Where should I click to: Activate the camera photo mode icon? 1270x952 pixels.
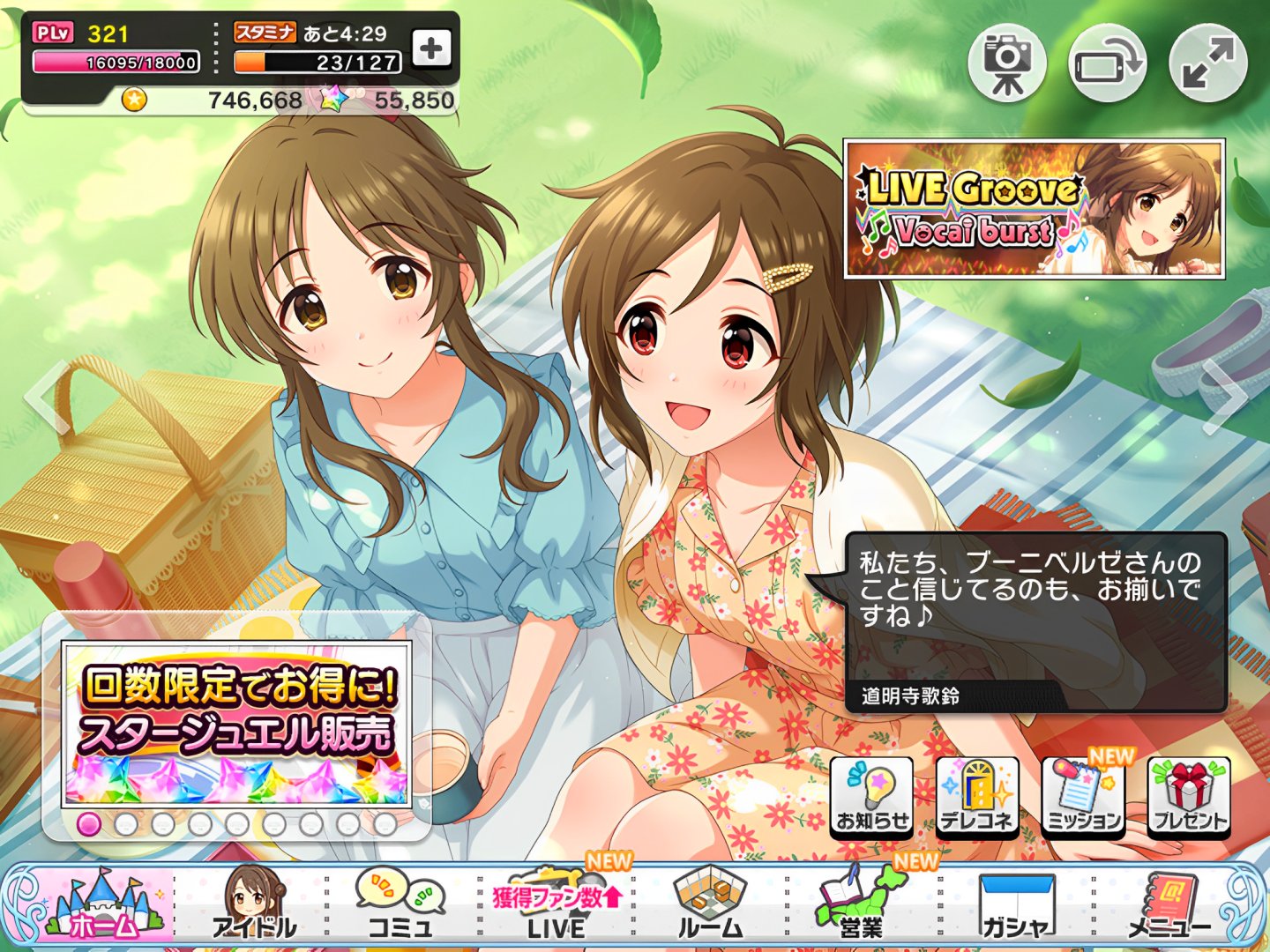pyautogui.click(x=1007, y=63)
